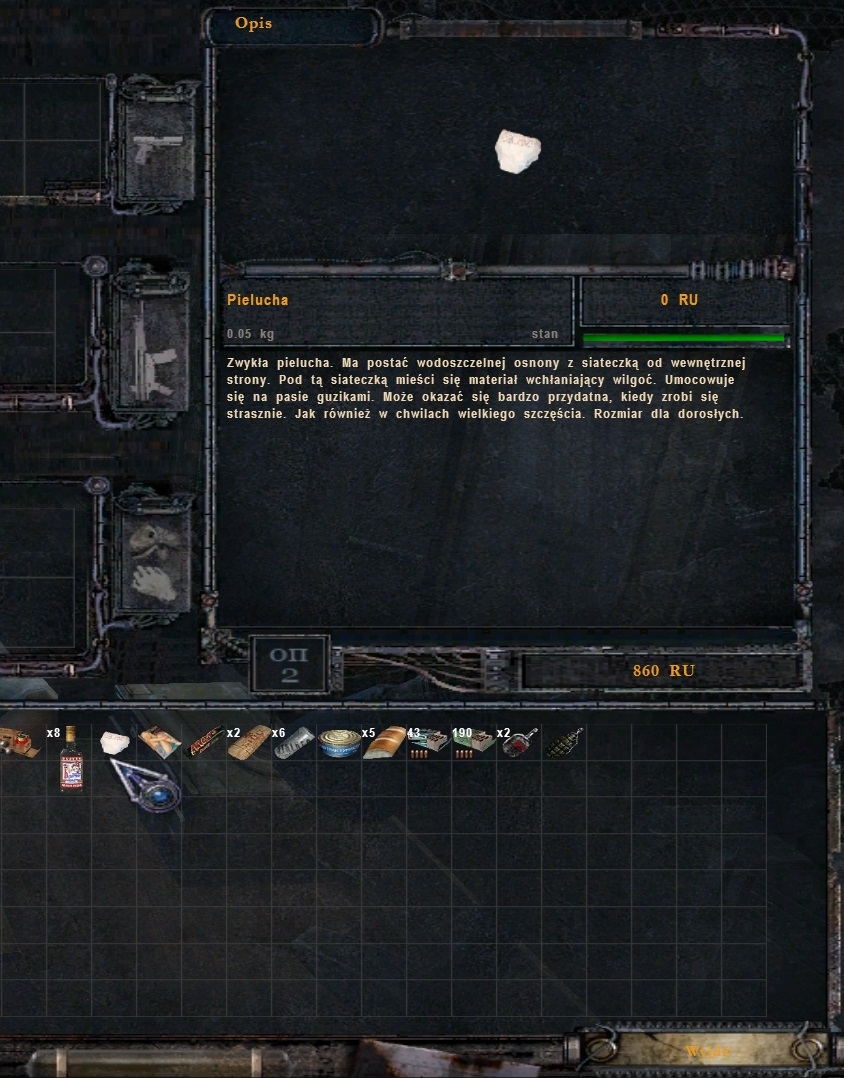Viewport: 844px width, 1078px height.
Task: Pick the frag grenade in inventory
Action: coord(565,742)
